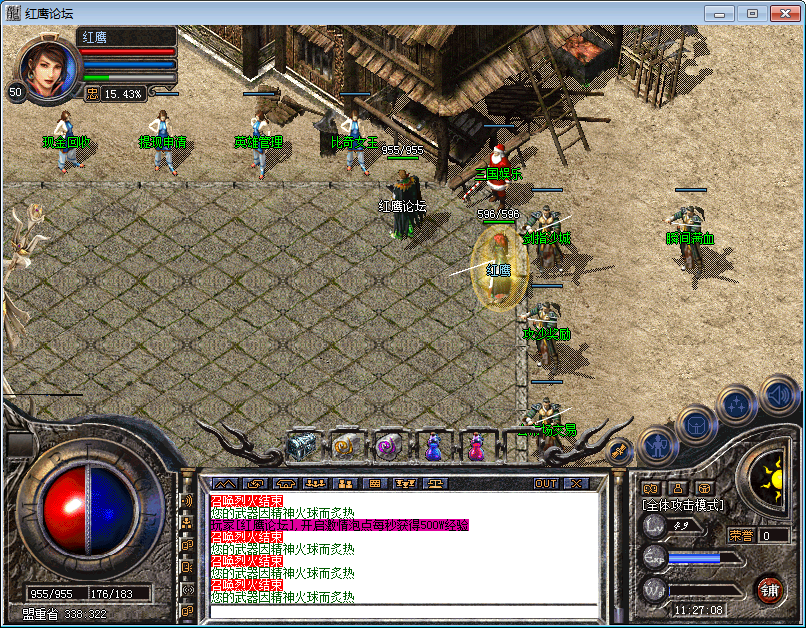Toggle sound with the speaker button

click(777, 394)
